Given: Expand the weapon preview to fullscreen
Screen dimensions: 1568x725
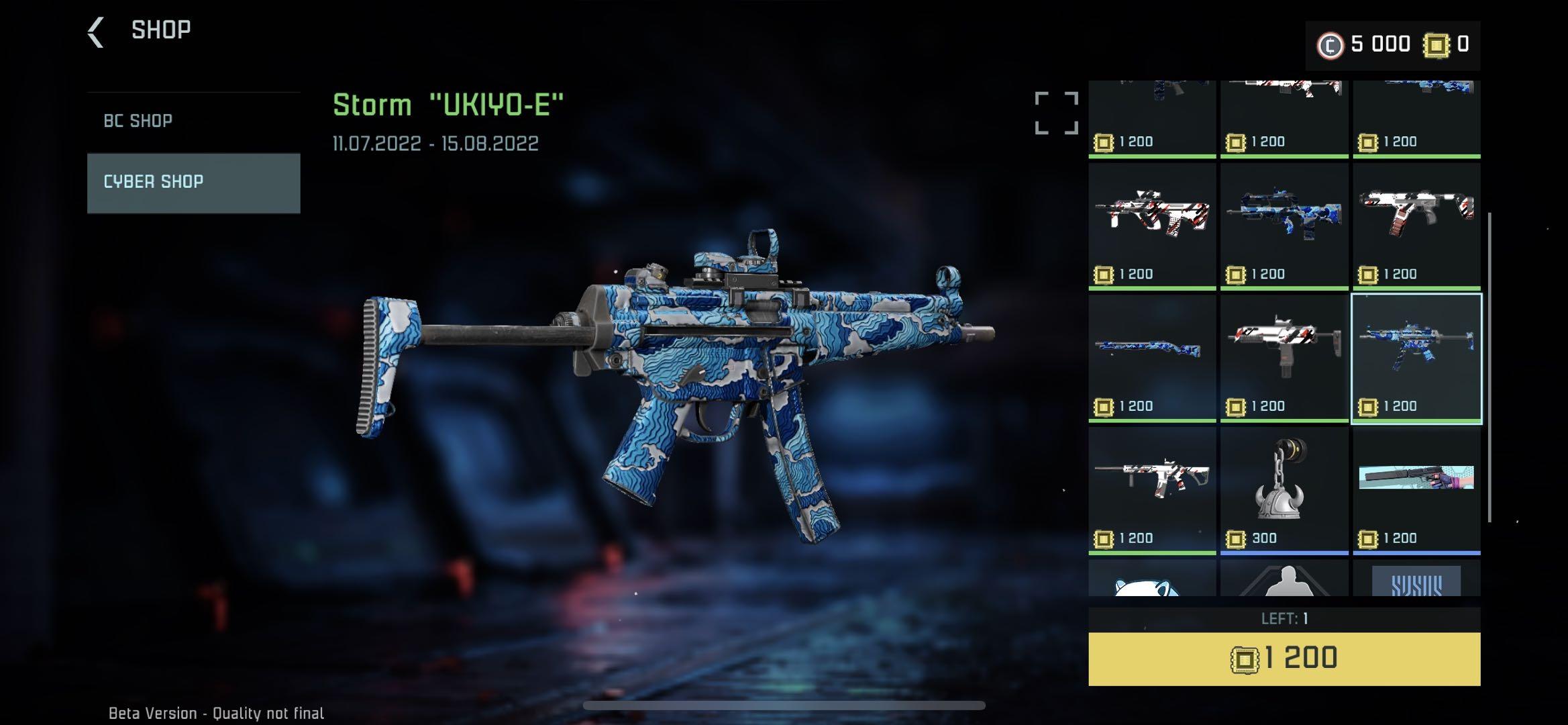Looking at the screenshot, I should [x=1056, y=113].
